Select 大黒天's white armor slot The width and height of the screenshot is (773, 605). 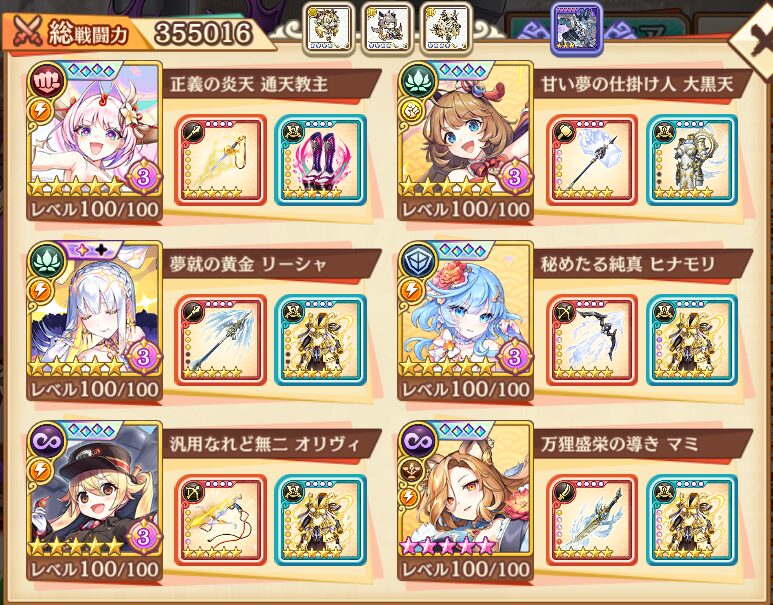692,160
